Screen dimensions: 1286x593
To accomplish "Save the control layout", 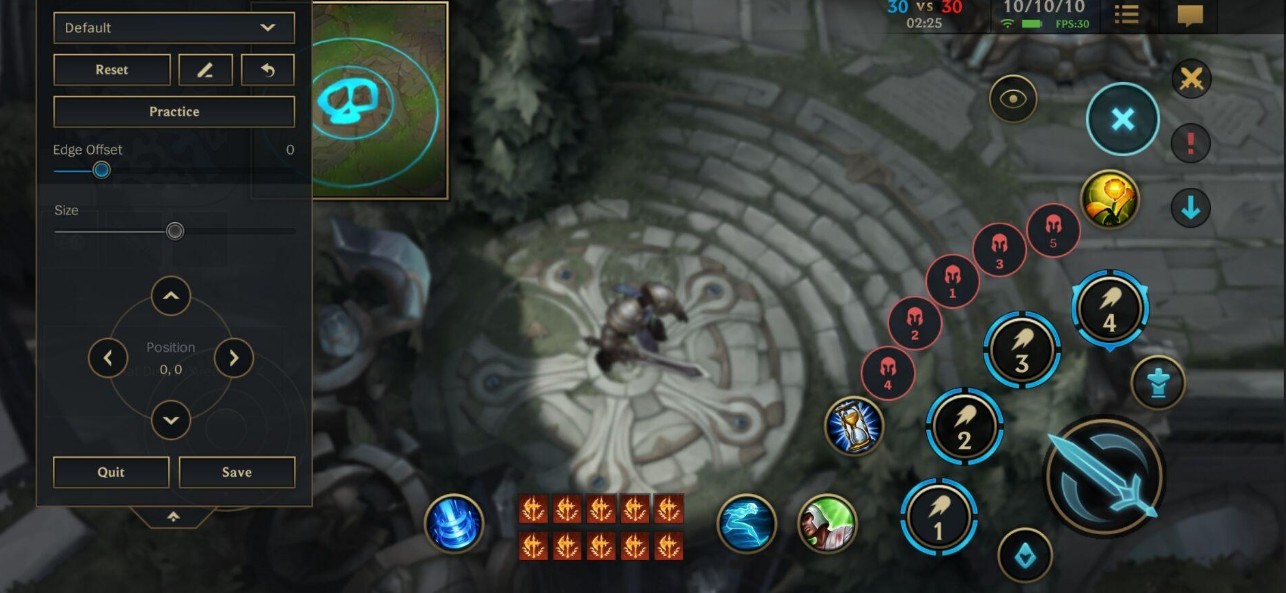I will [x=237, y=472].
